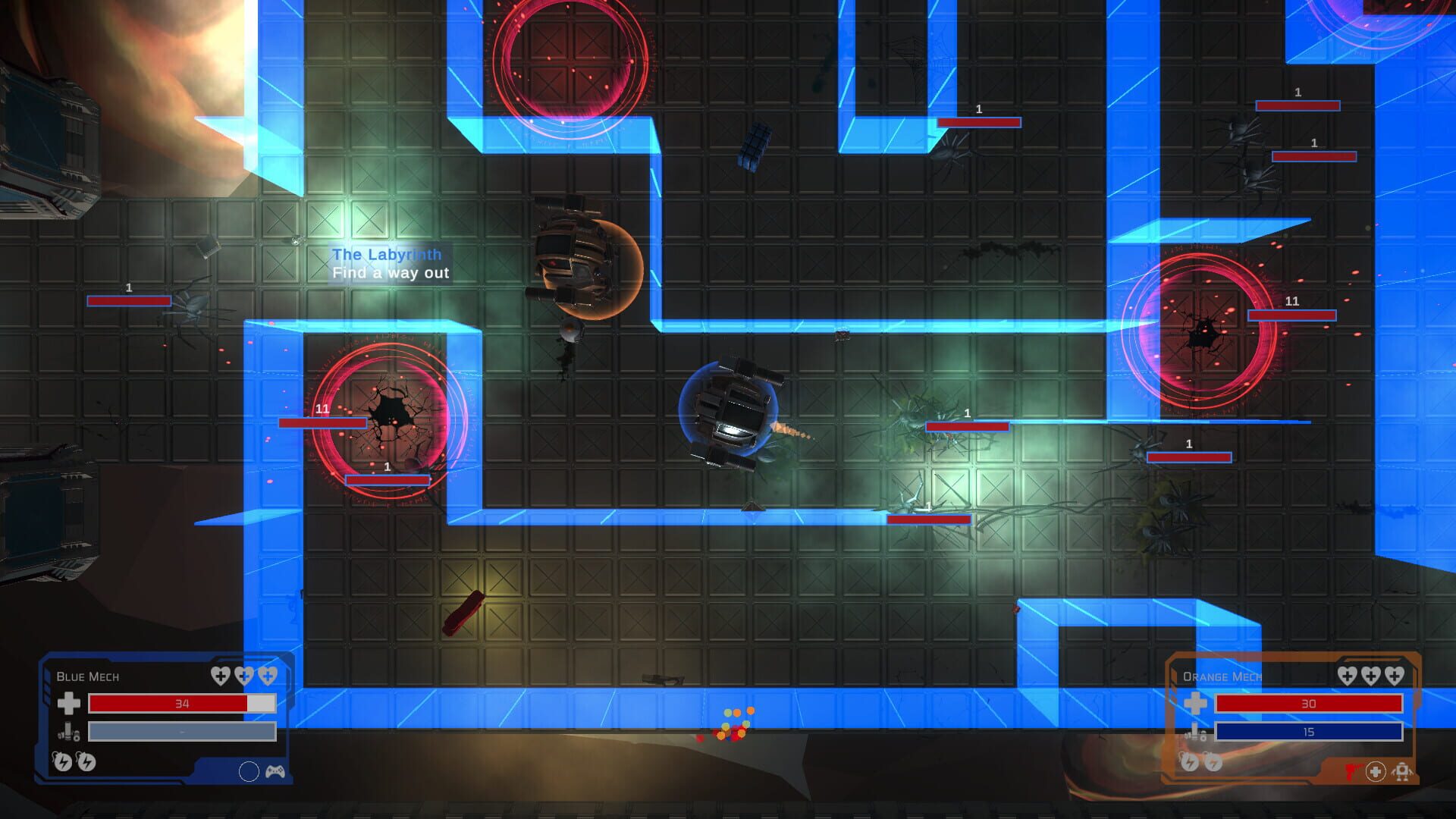The width and height of the screenshot is (1456, 819).
Task: Select the second EMP grenade icon on Orange Mech HUD
Action: pyautogui.click(x=1213, y=763)
